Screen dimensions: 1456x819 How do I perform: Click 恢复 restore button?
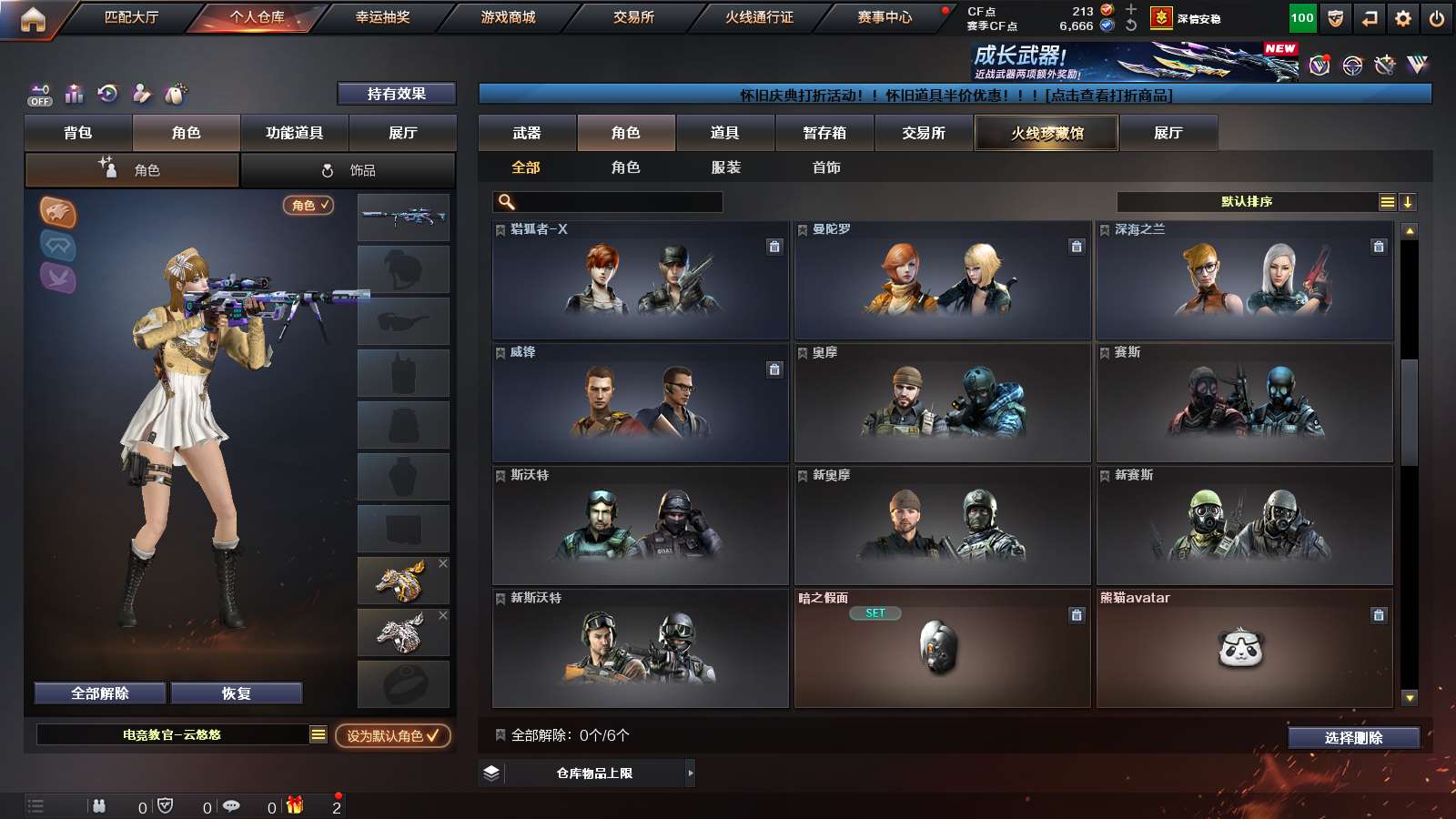(236, 693)
